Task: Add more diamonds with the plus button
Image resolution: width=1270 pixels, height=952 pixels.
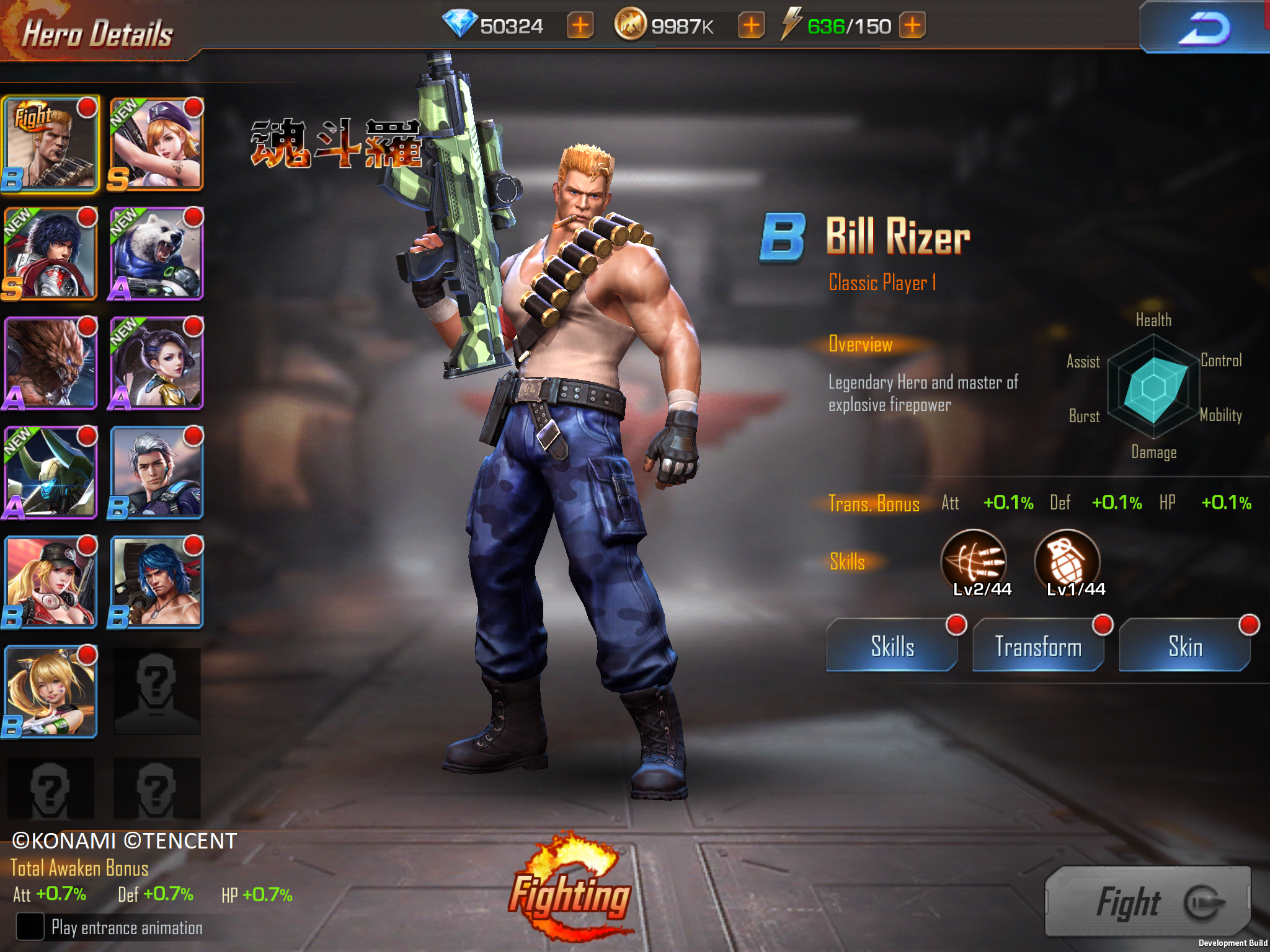Action: (580, 26)
